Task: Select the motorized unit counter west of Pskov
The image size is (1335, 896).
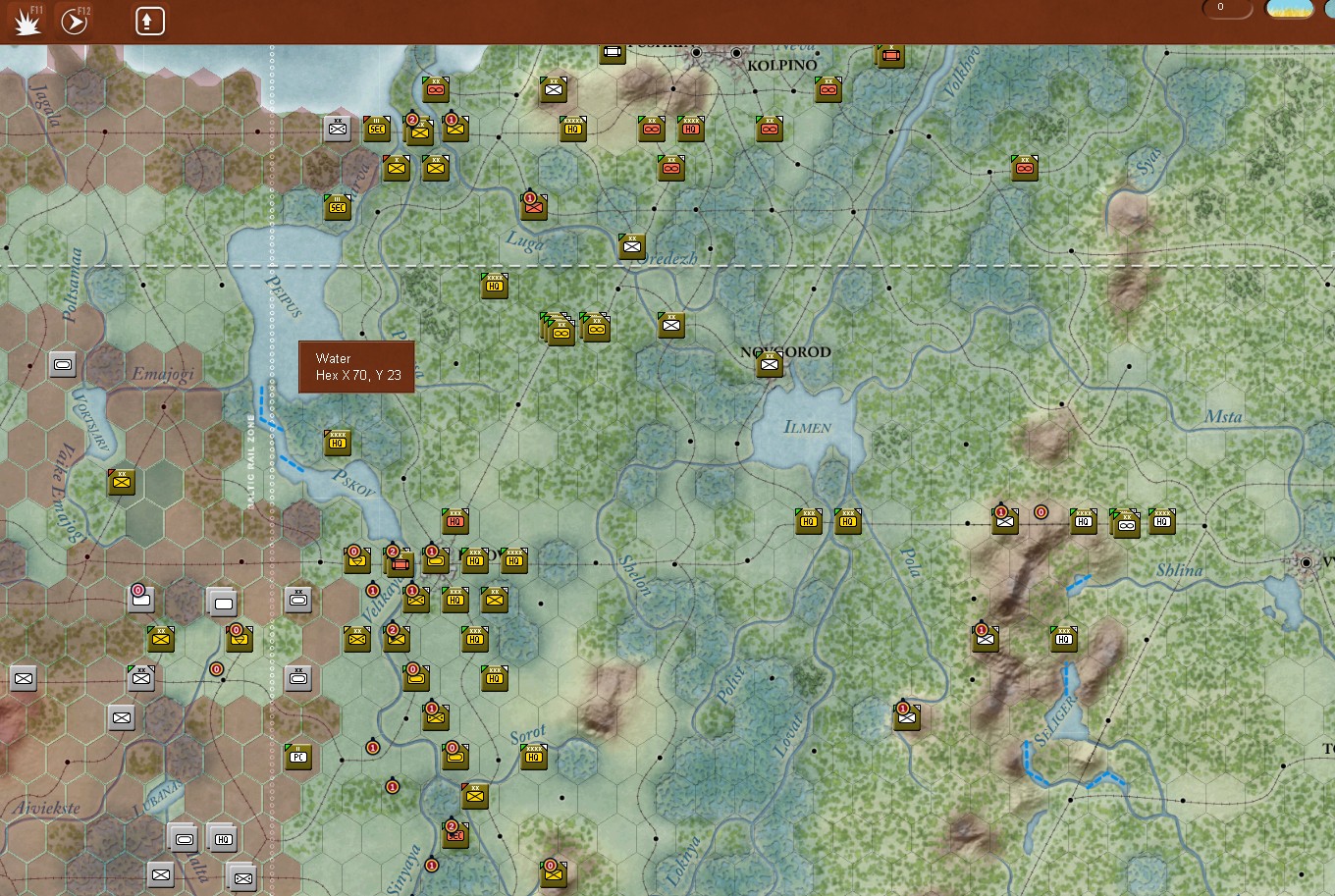Action: [x=357, y=561]
